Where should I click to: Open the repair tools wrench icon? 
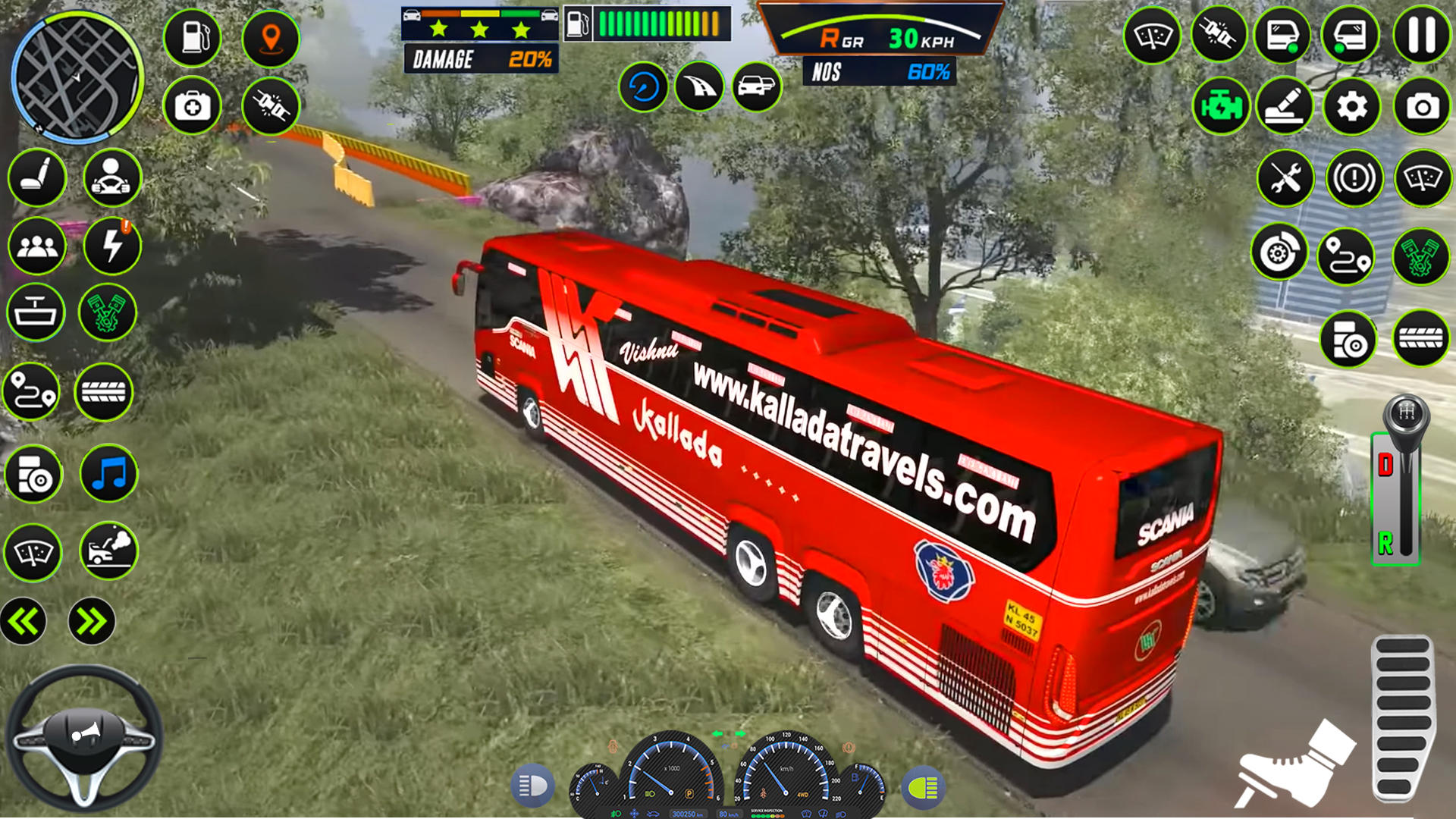pyautogui.click(x=1286, y=177)
